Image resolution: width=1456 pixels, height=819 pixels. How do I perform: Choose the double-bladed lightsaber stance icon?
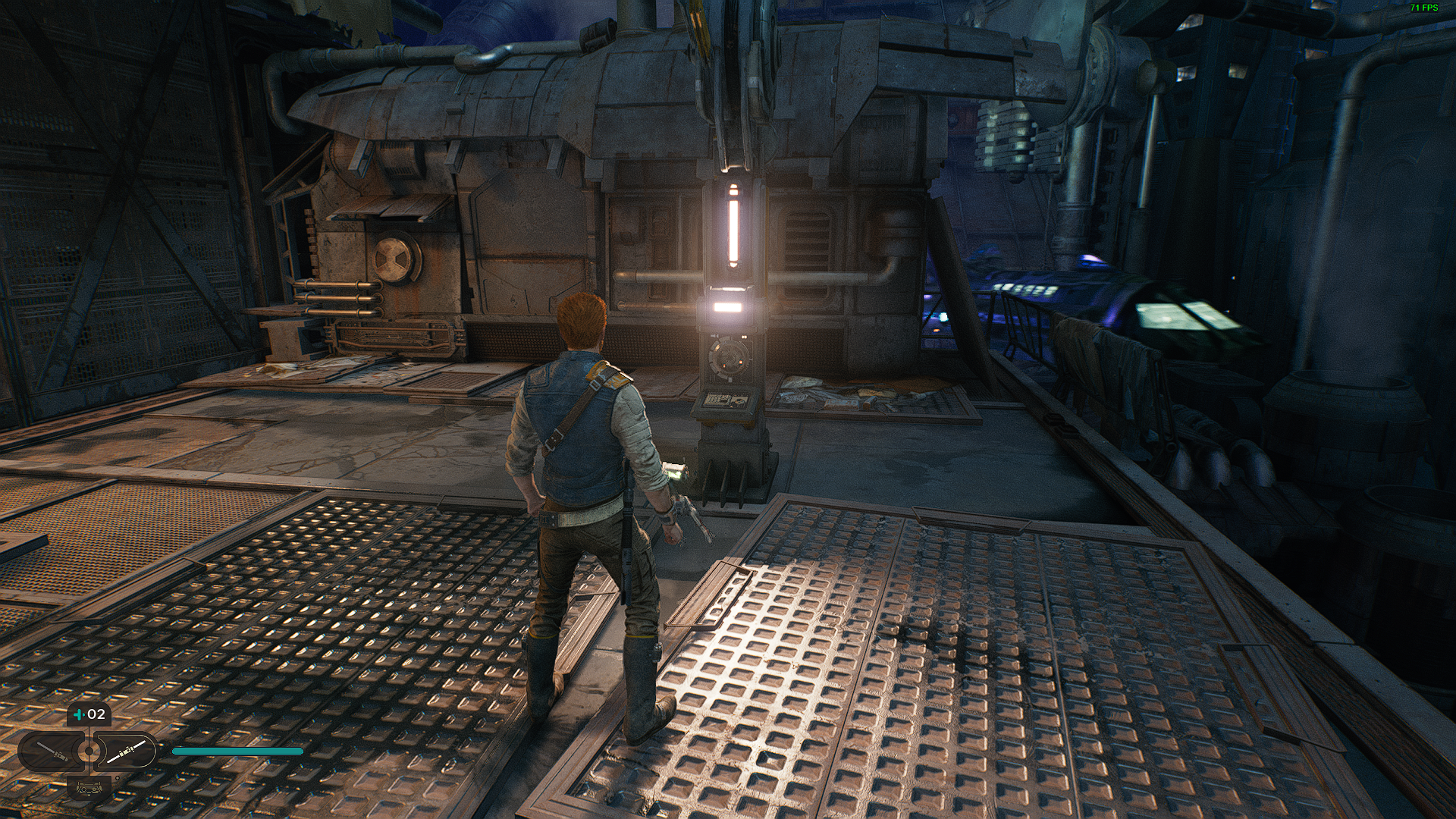pyautogui.click(x=125, y=752)
